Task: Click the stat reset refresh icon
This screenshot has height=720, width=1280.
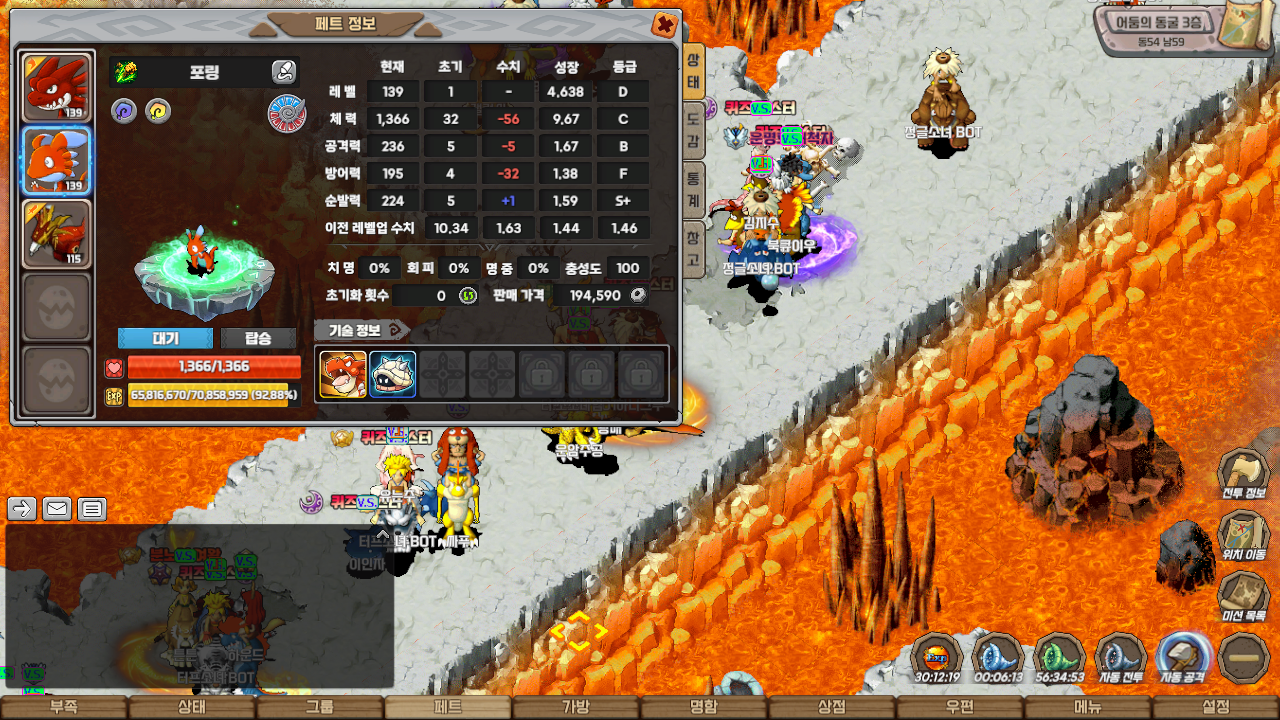Action: [467, 296]
